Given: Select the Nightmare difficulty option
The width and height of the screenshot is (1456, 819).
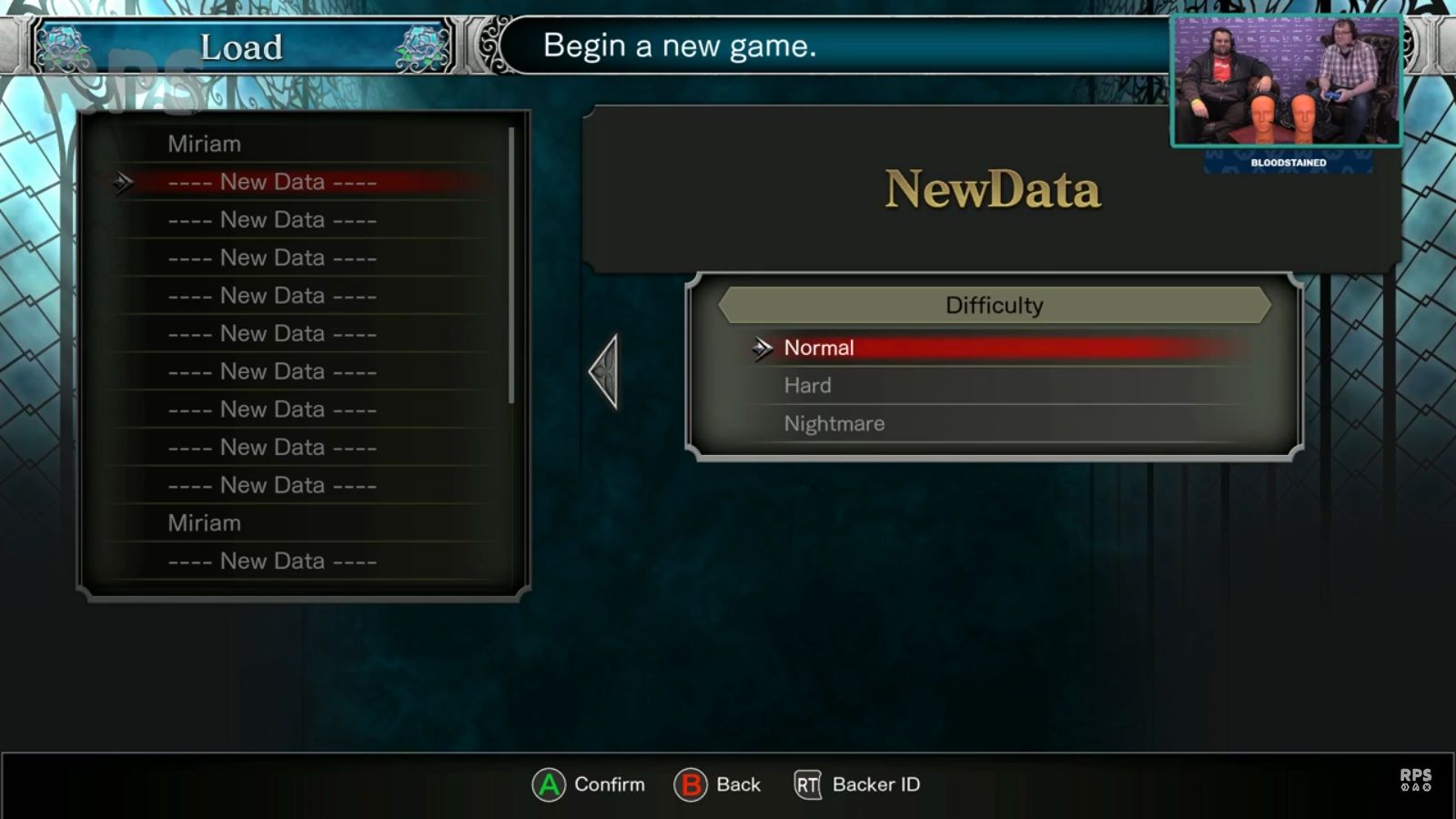Looking at the screenshot, I should pos(834,423).
